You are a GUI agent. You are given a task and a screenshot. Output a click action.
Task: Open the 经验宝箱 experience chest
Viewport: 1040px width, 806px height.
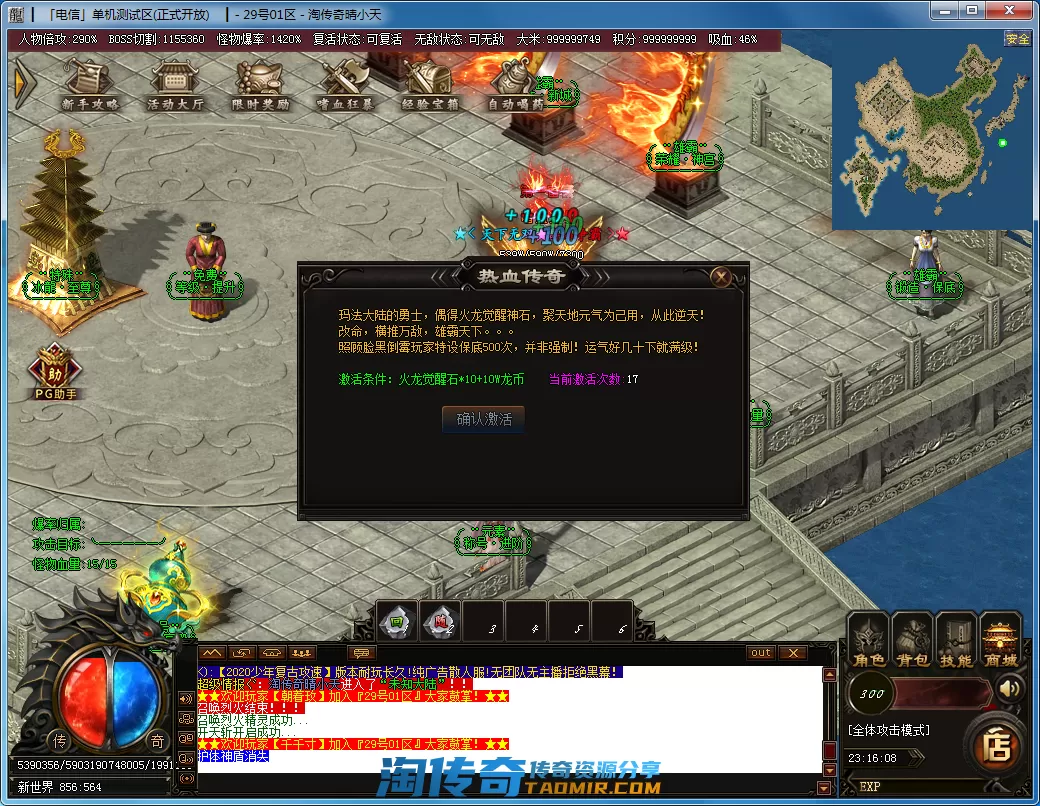coord(430,85)
